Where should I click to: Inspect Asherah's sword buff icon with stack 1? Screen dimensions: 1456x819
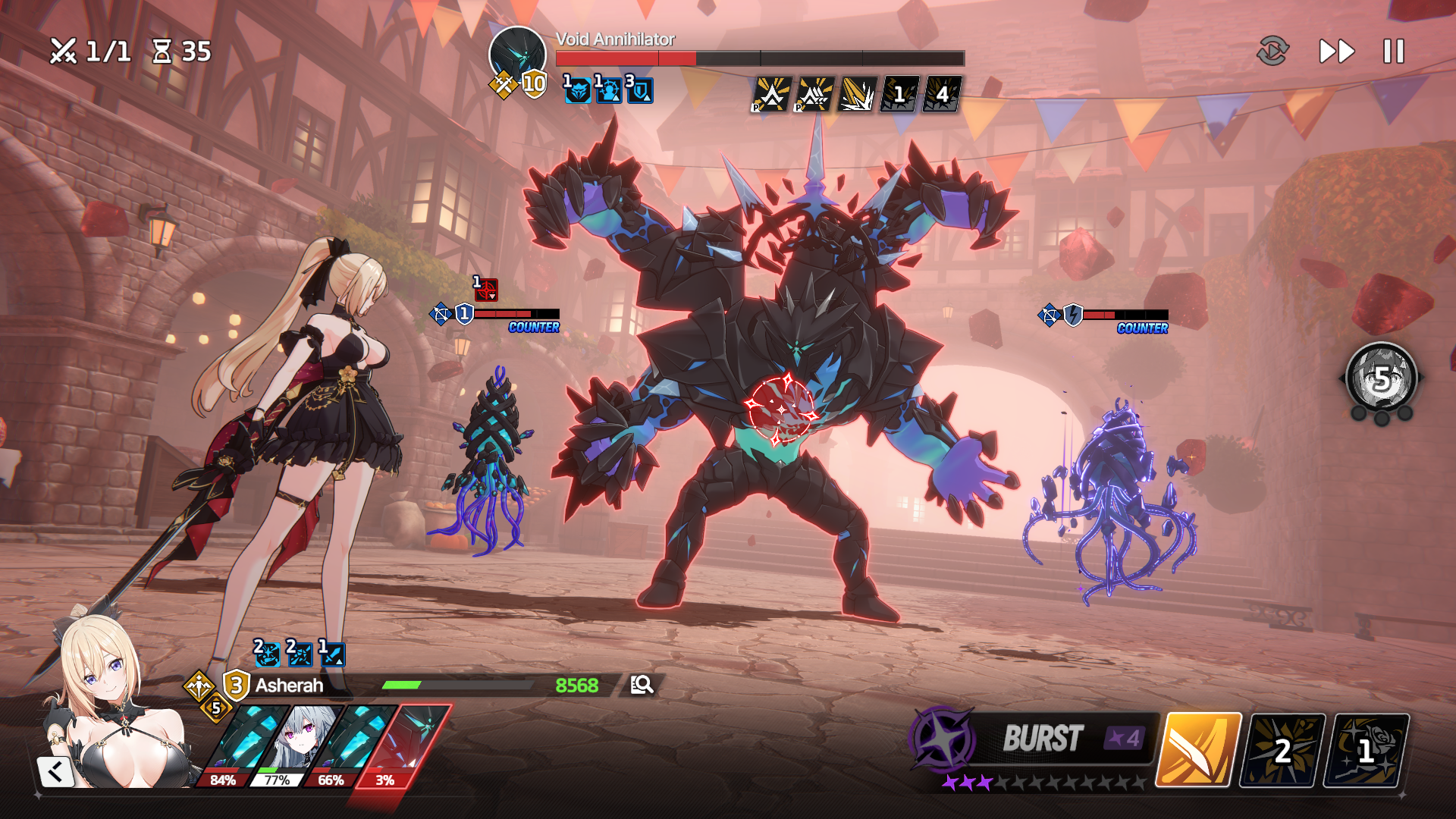(332, 654)
